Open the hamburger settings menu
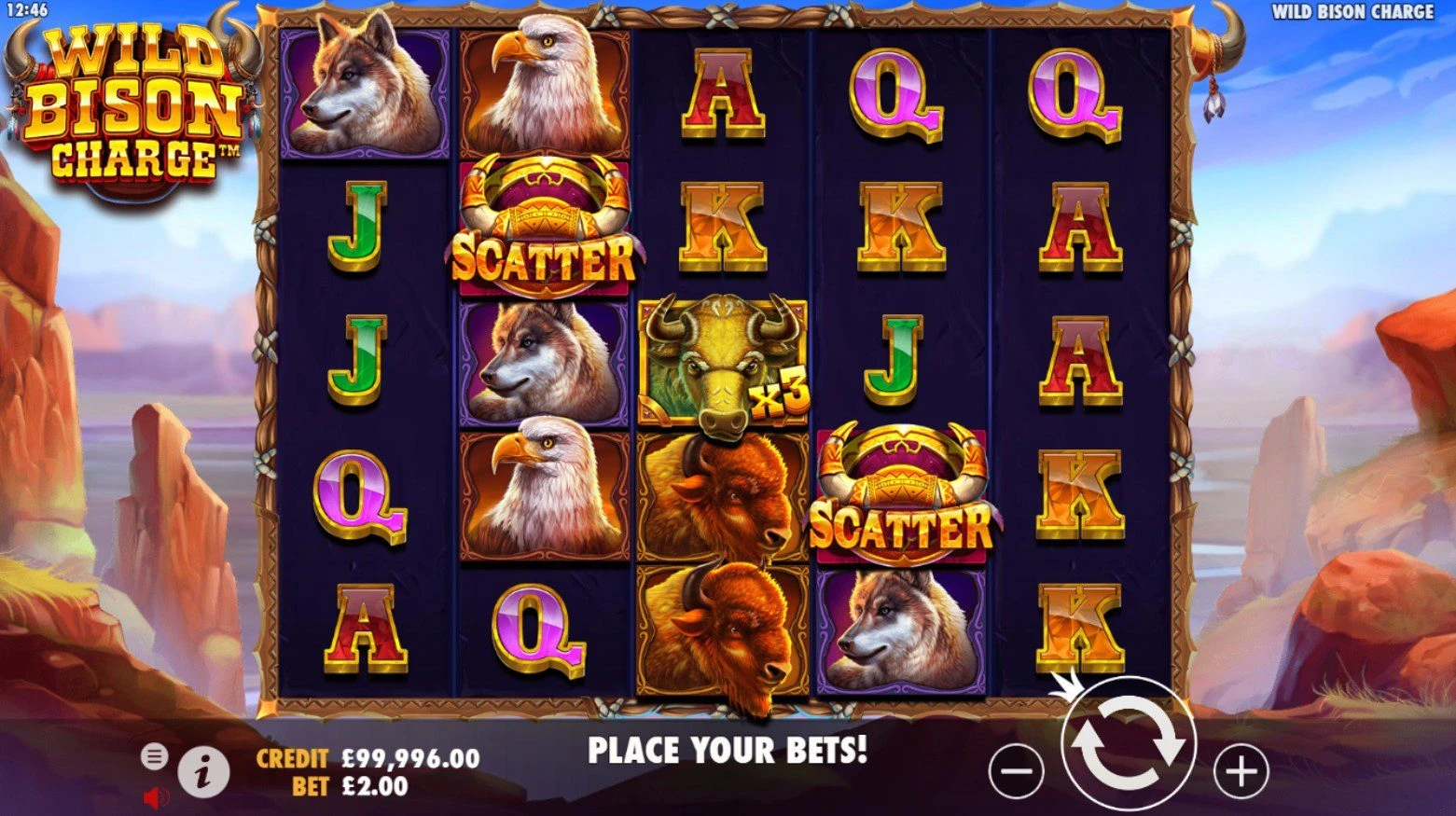The height and width of the screenshot is (816, 1456). [x=154, y=756]
